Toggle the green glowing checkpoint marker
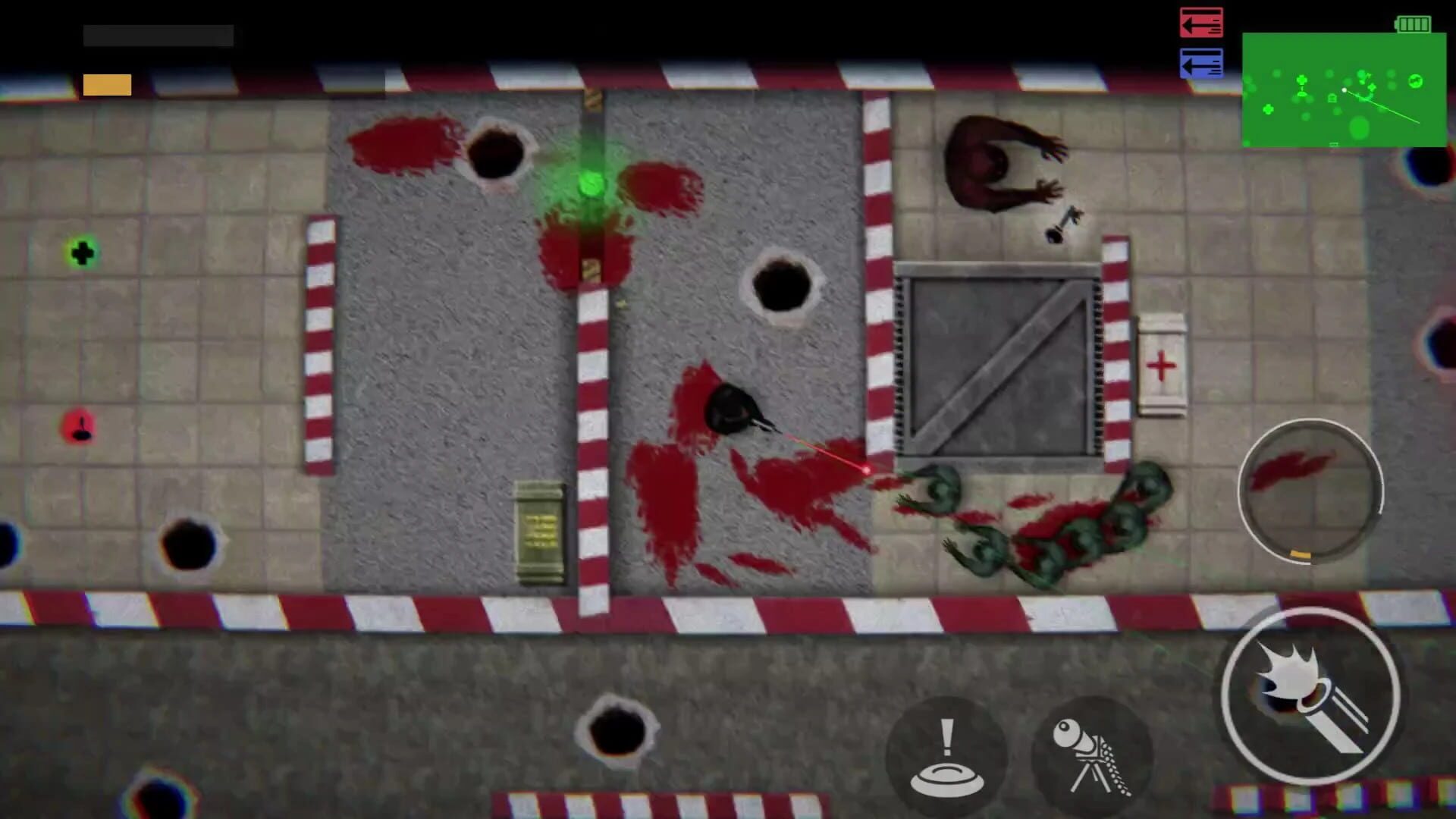1456x819 pixels. 594,182
